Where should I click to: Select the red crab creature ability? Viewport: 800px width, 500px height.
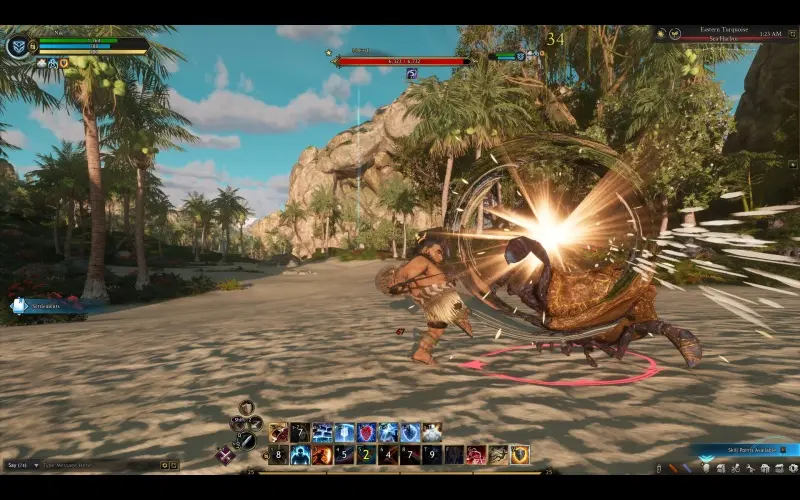tap(476, 455)
